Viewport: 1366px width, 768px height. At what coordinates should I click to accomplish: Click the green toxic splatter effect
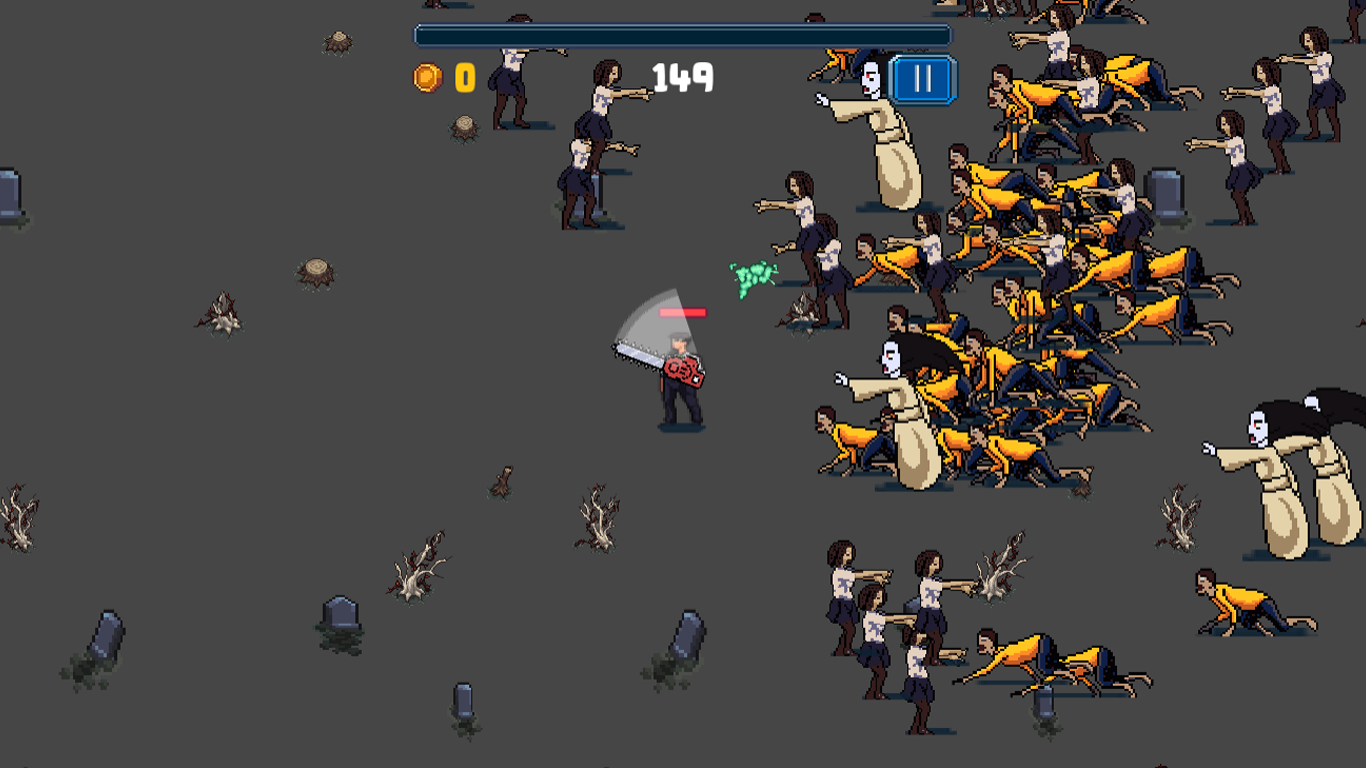[x=750, y=277]
